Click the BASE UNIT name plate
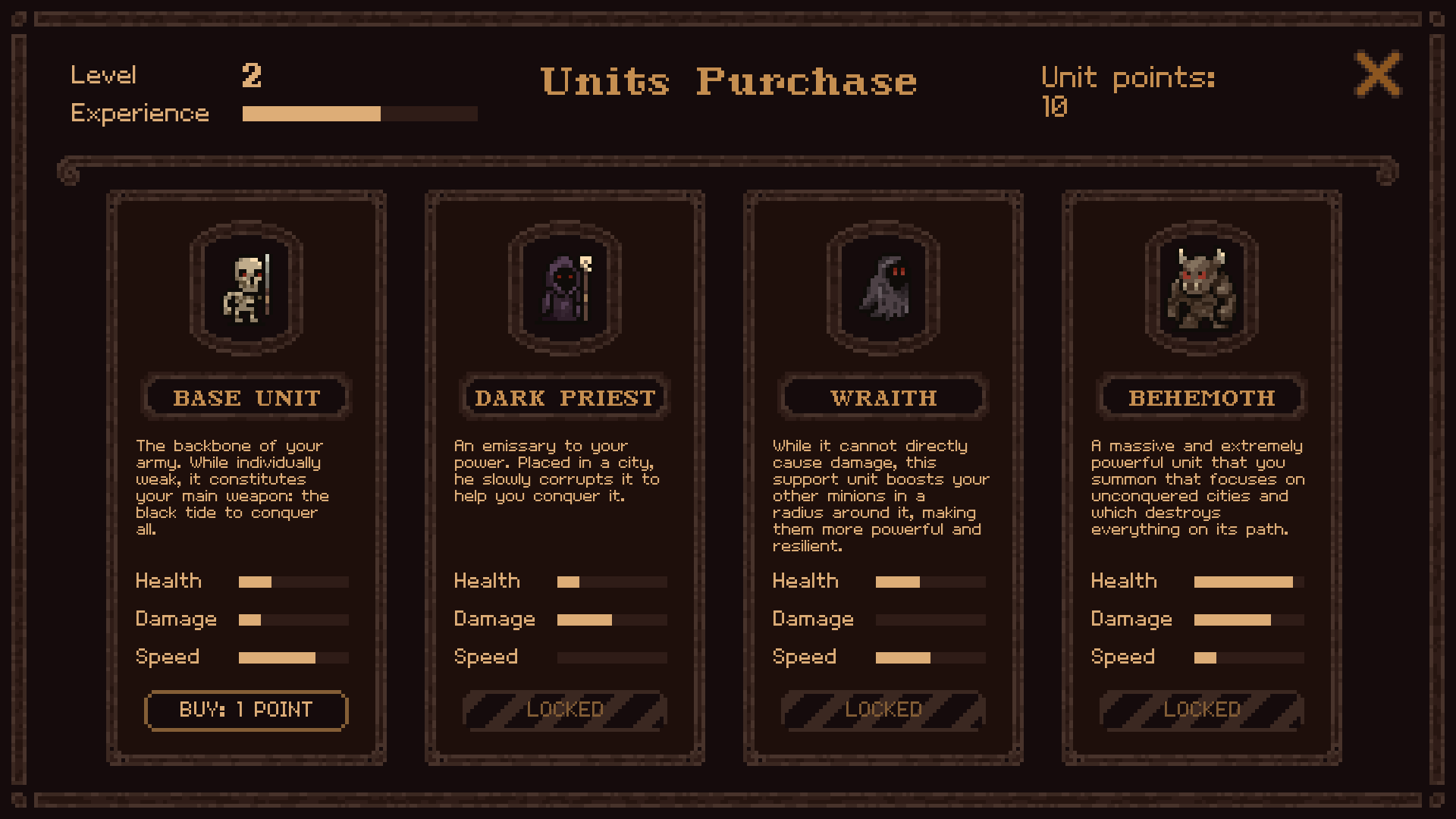 point(246,397)
